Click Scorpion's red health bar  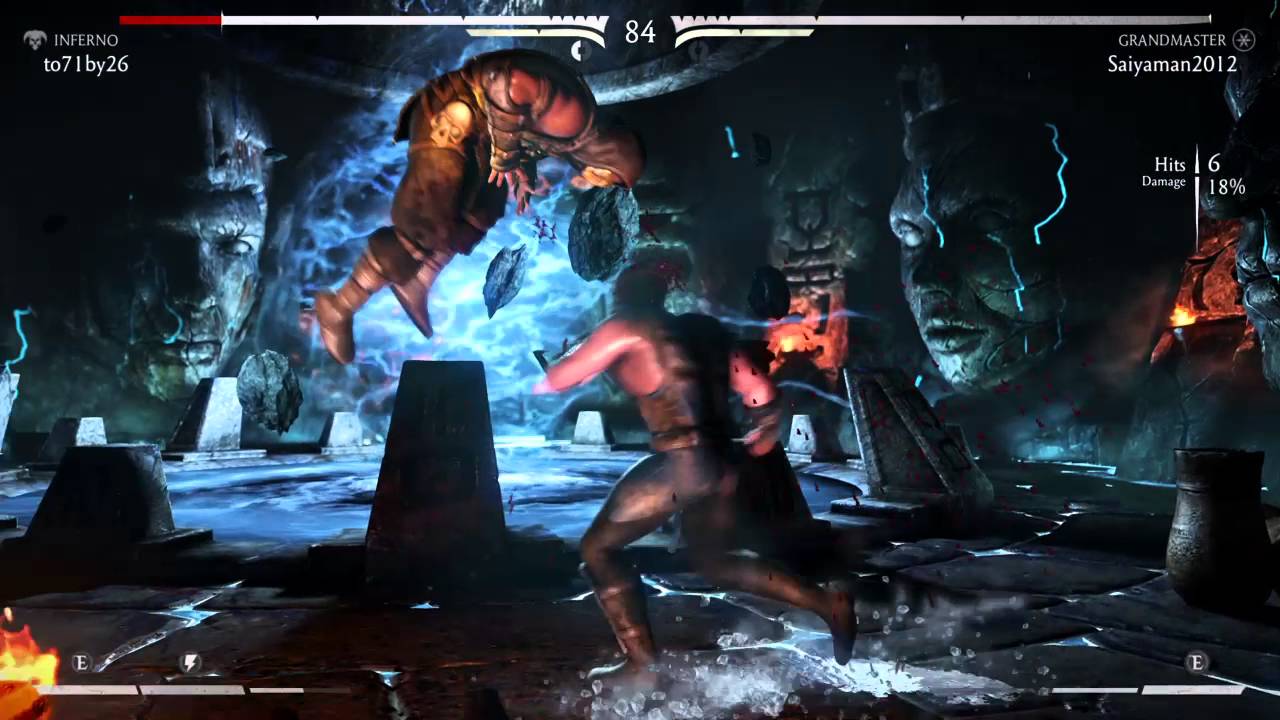pyautogui.click(x=170, y=17)
